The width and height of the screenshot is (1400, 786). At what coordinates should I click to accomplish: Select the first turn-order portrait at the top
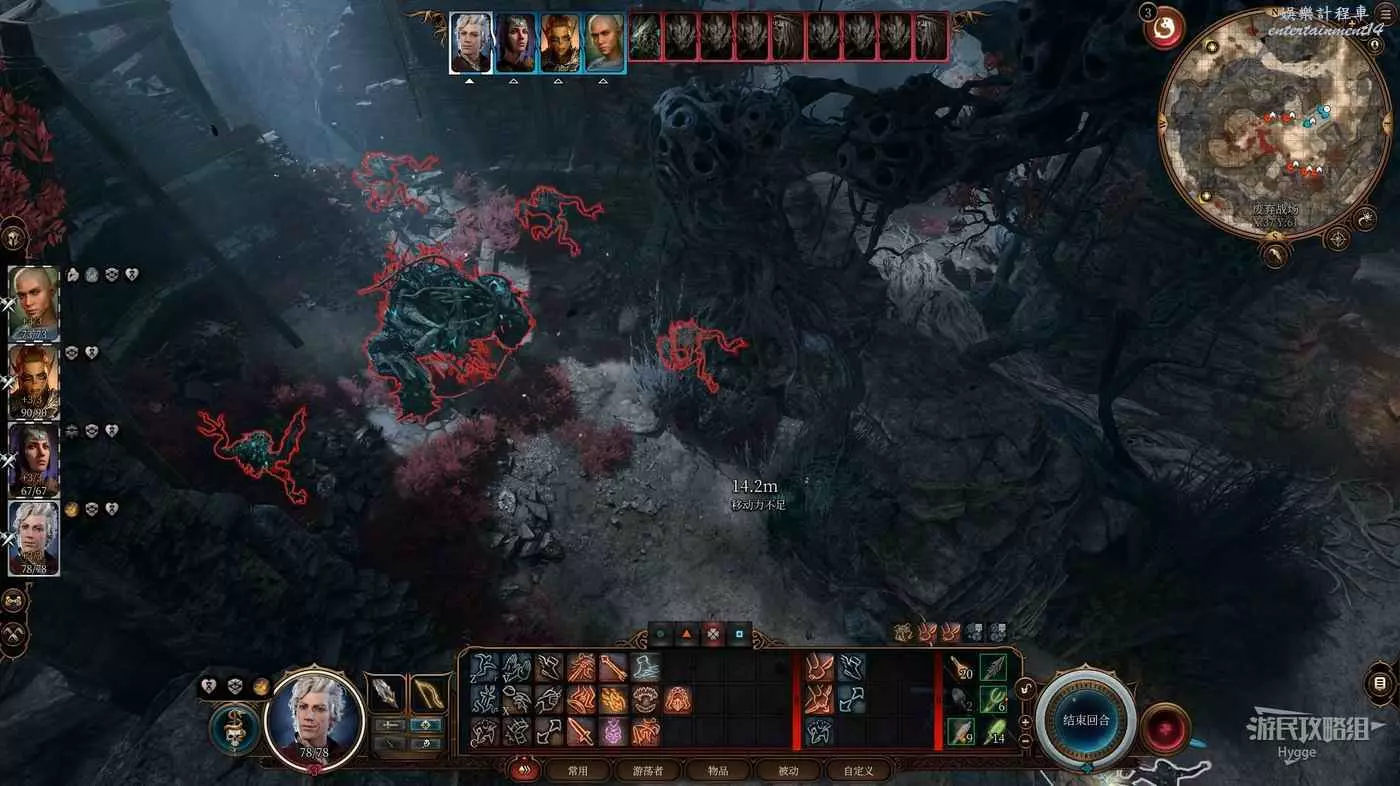[470, 42]
